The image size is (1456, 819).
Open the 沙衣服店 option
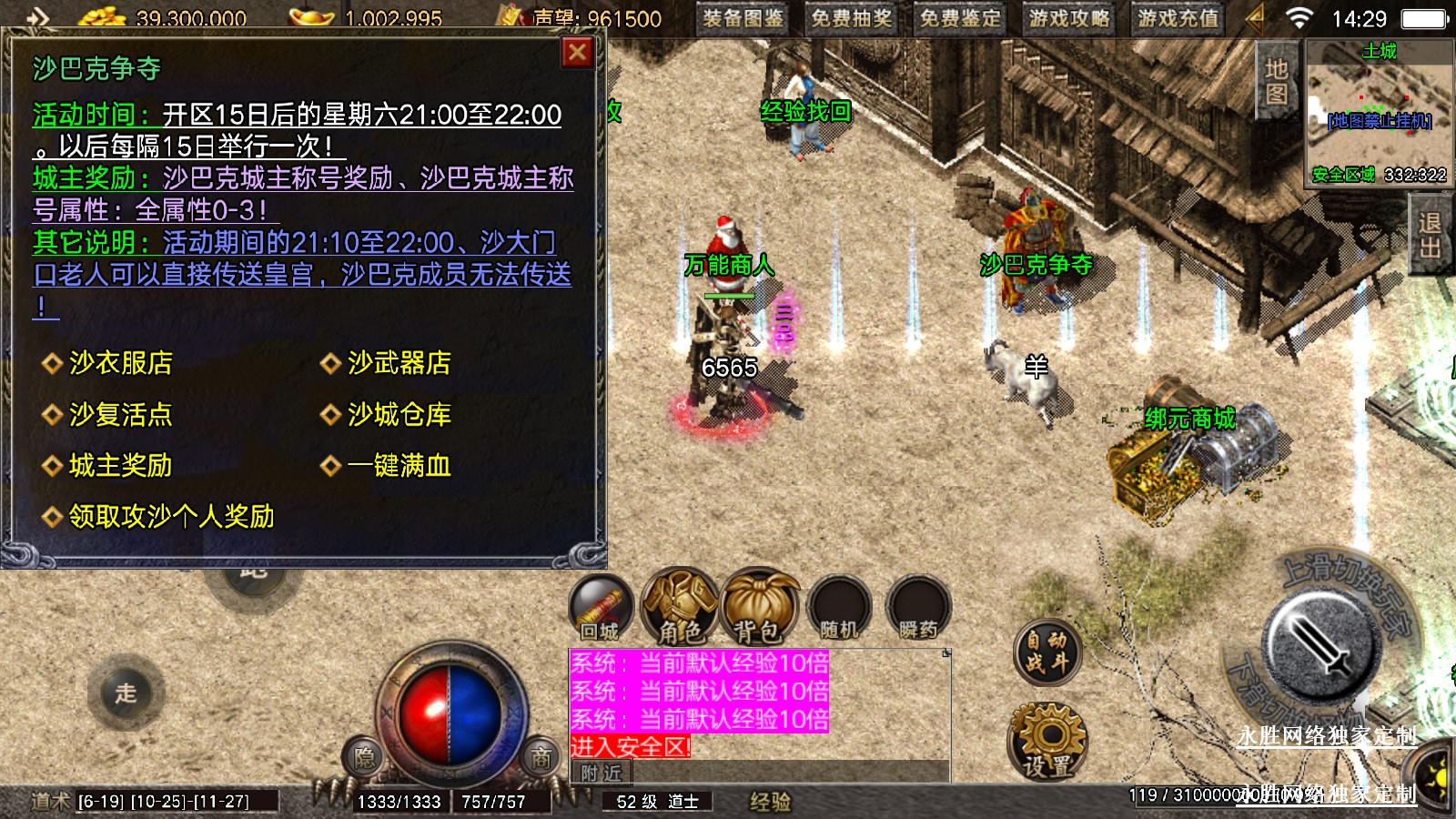[120, 363]
